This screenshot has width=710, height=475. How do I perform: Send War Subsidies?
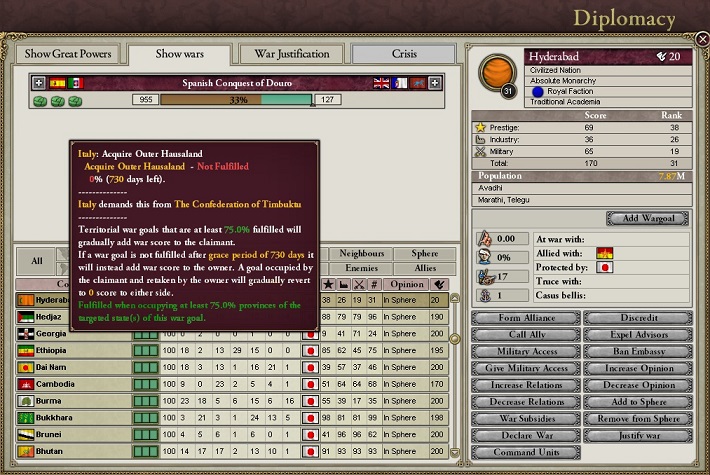point(526,419)
